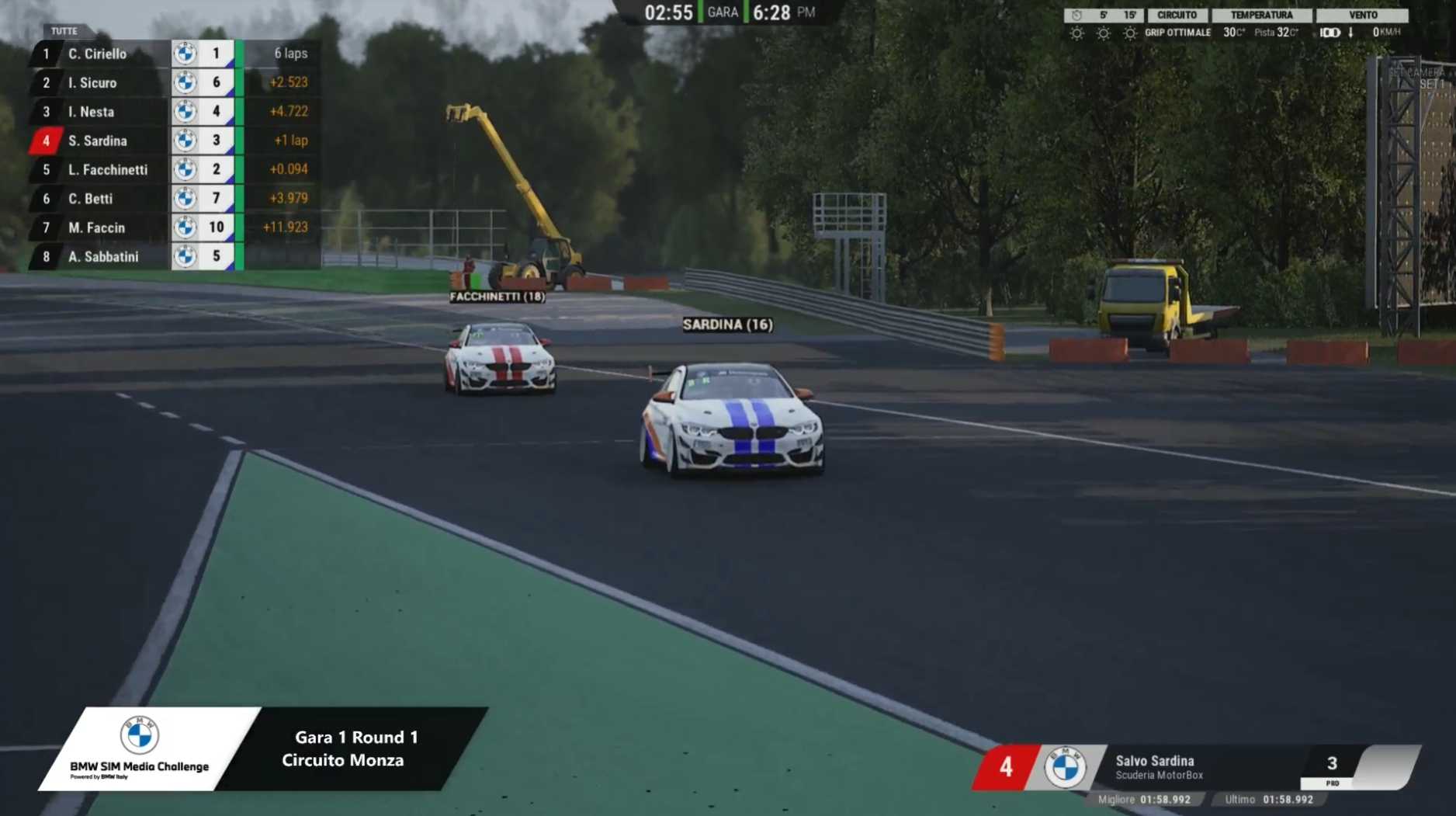This screenshot has width=1456, height=816.
Task: Click the green gap bar next to I. Sicuro
Action: [241, 82]
